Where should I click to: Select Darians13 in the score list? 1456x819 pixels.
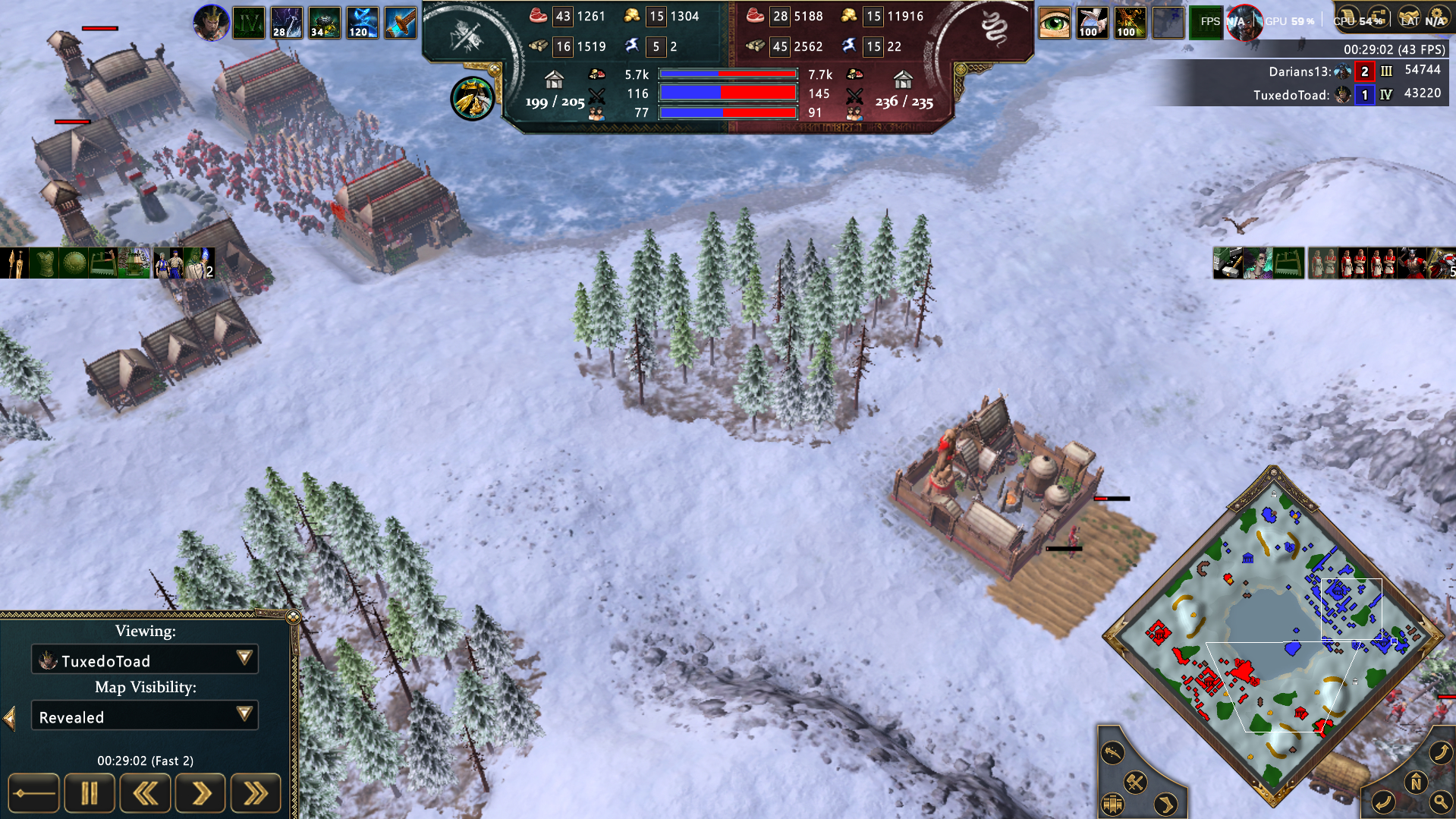[1299, 71]
